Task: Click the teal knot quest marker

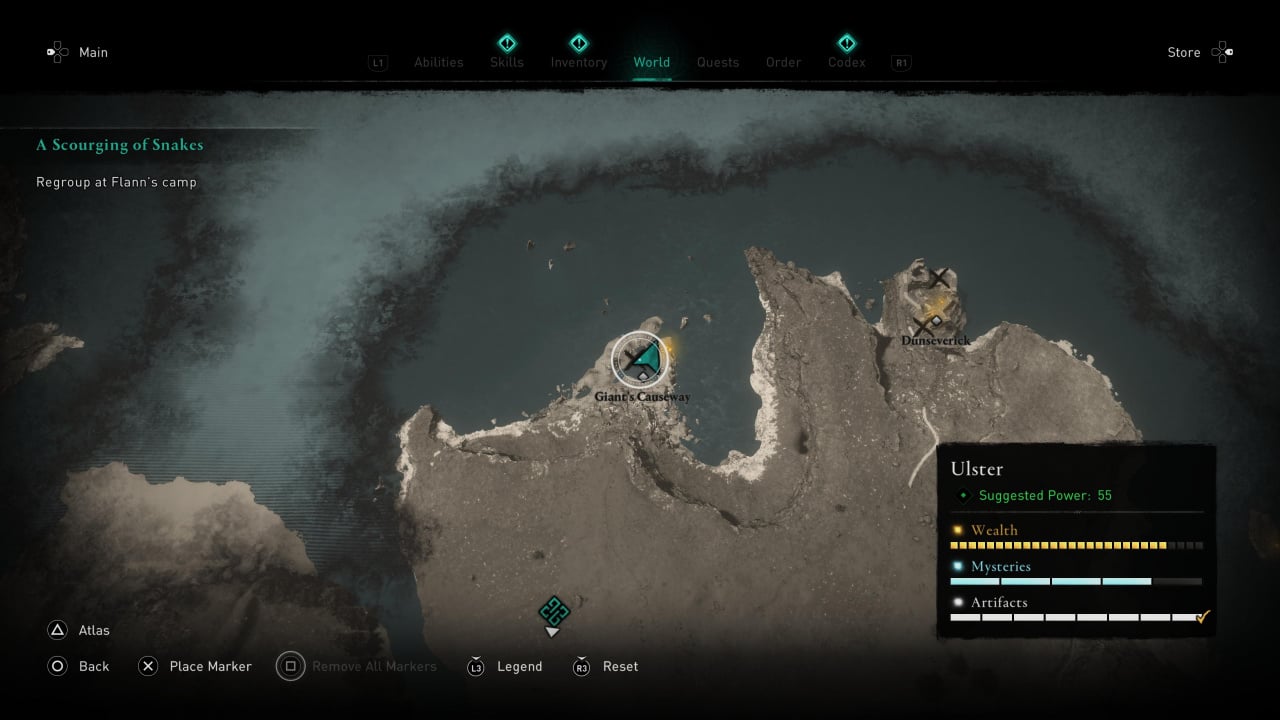Action: pos(553,610)
